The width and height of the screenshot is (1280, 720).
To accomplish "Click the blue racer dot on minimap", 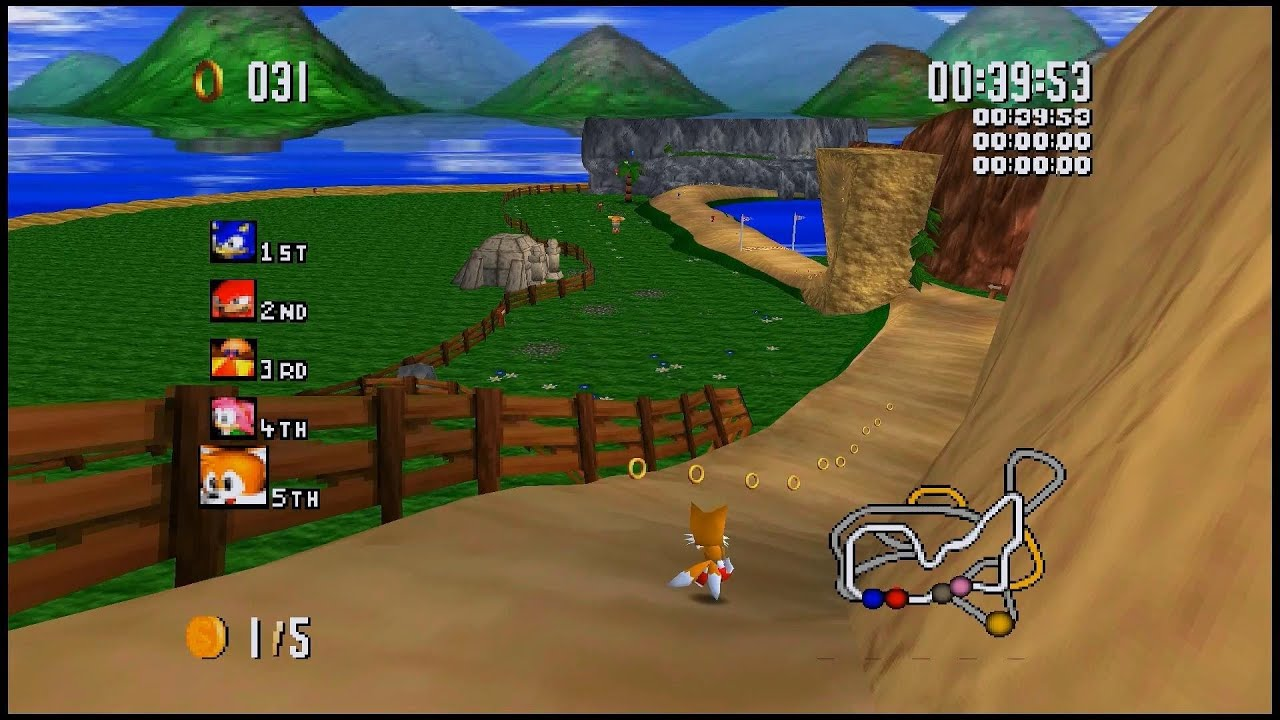I will [873, 598].
